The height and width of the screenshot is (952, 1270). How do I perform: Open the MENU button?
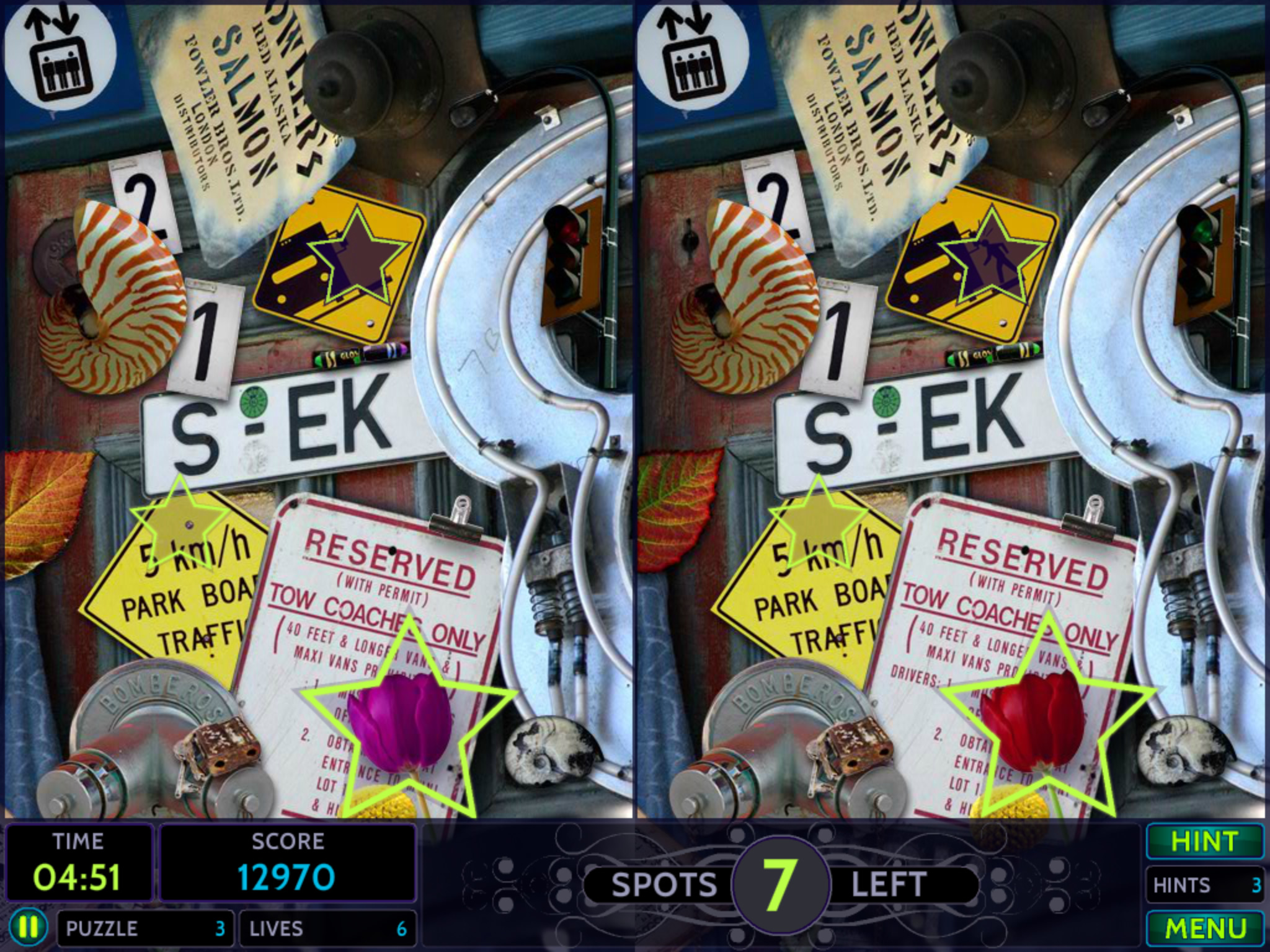tap(1204, 928)
